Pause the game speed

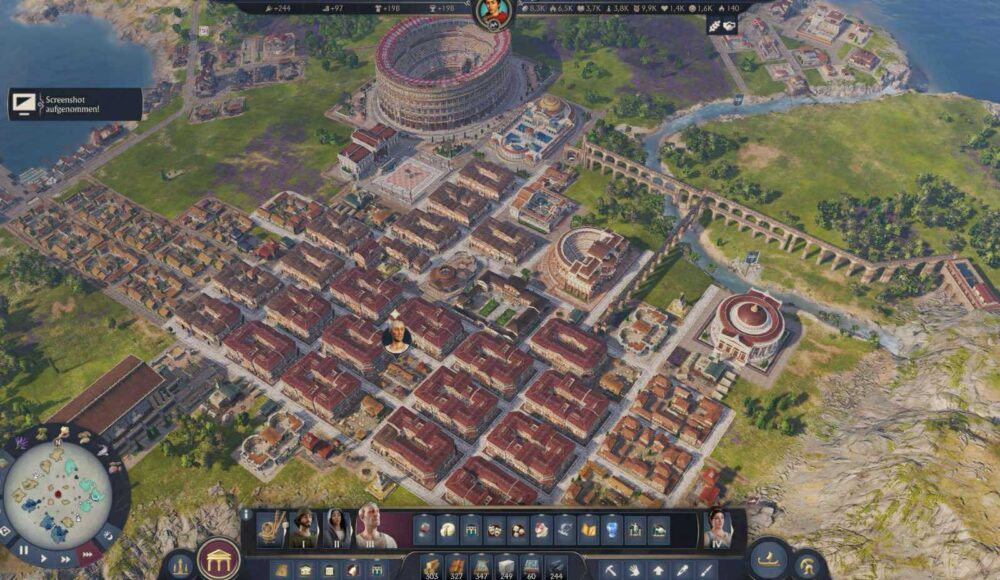(x=23, y=550)
